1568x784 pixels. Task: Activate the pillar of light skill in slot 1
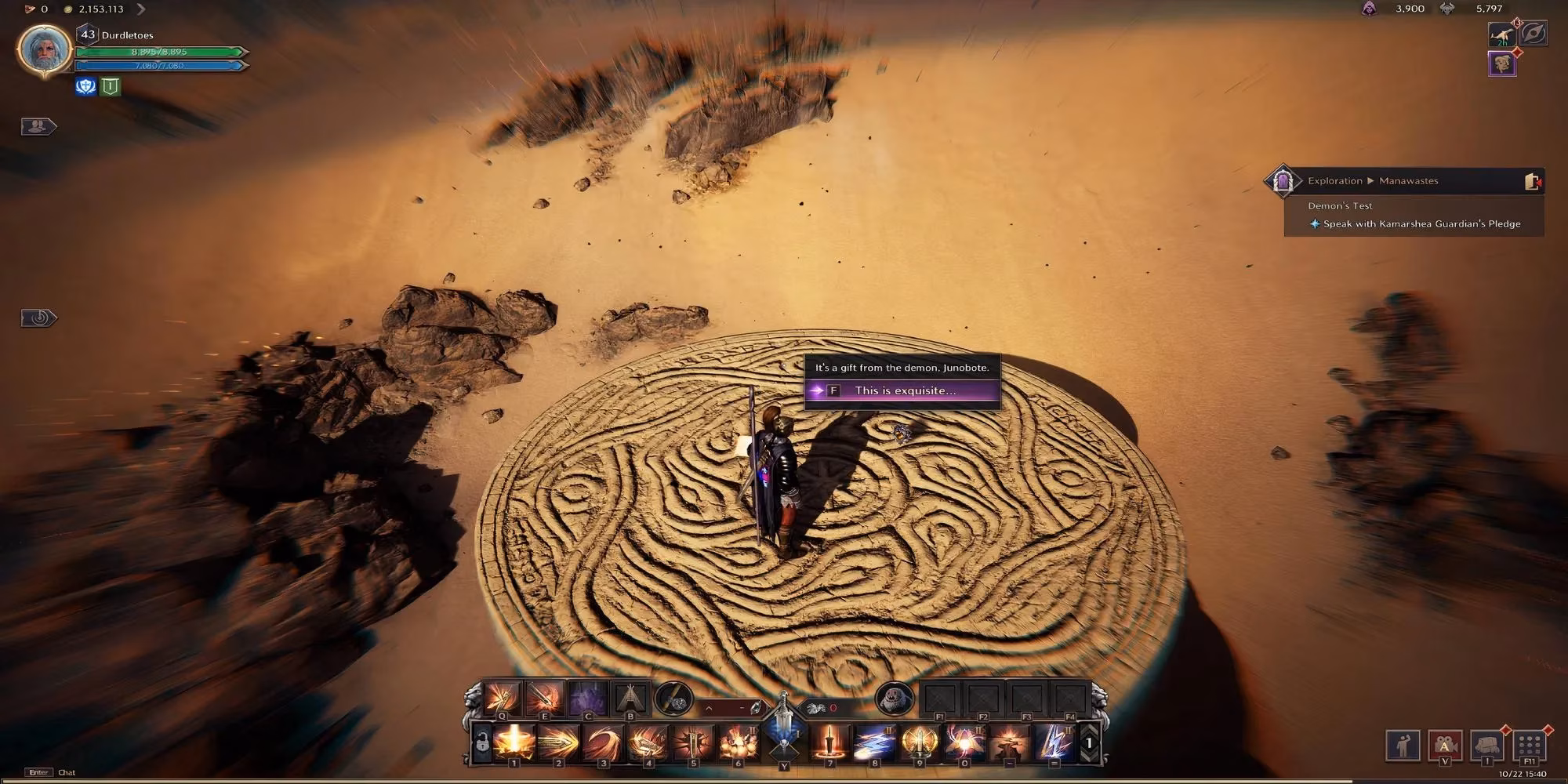click(514, 742)
